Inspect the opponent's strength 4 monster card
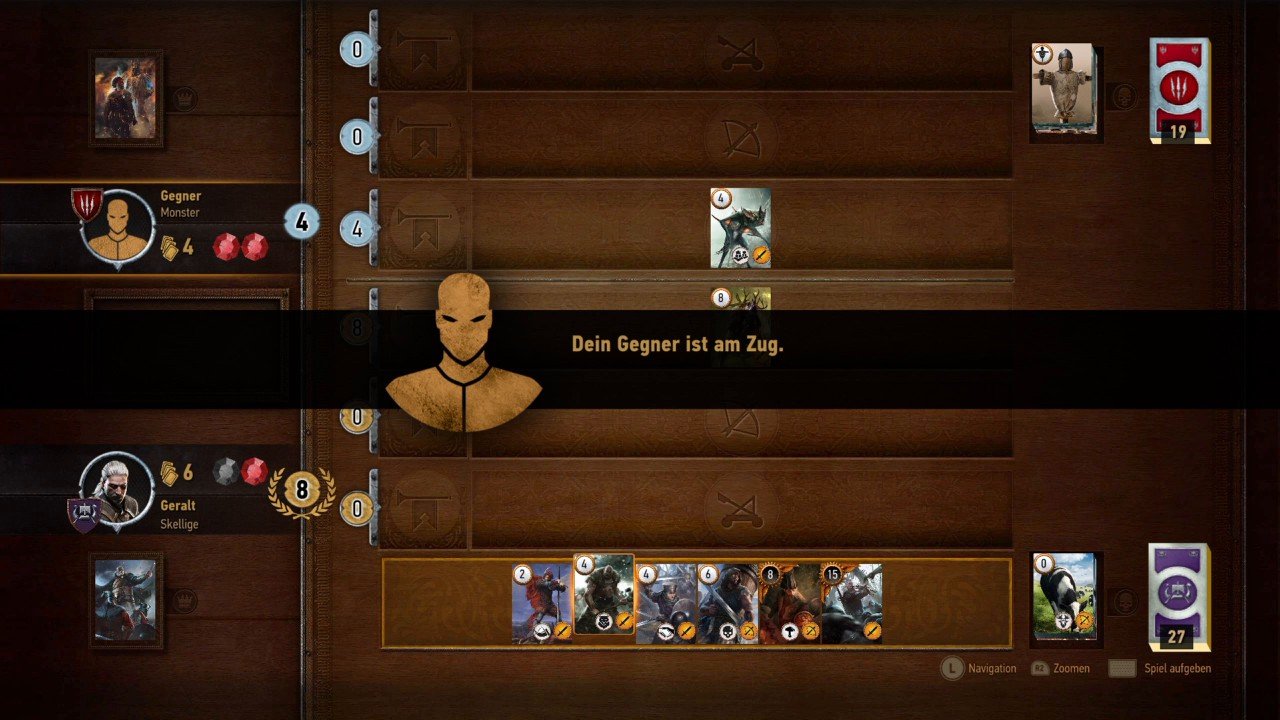Viewport: 1280px width, 720px height. 741,228
